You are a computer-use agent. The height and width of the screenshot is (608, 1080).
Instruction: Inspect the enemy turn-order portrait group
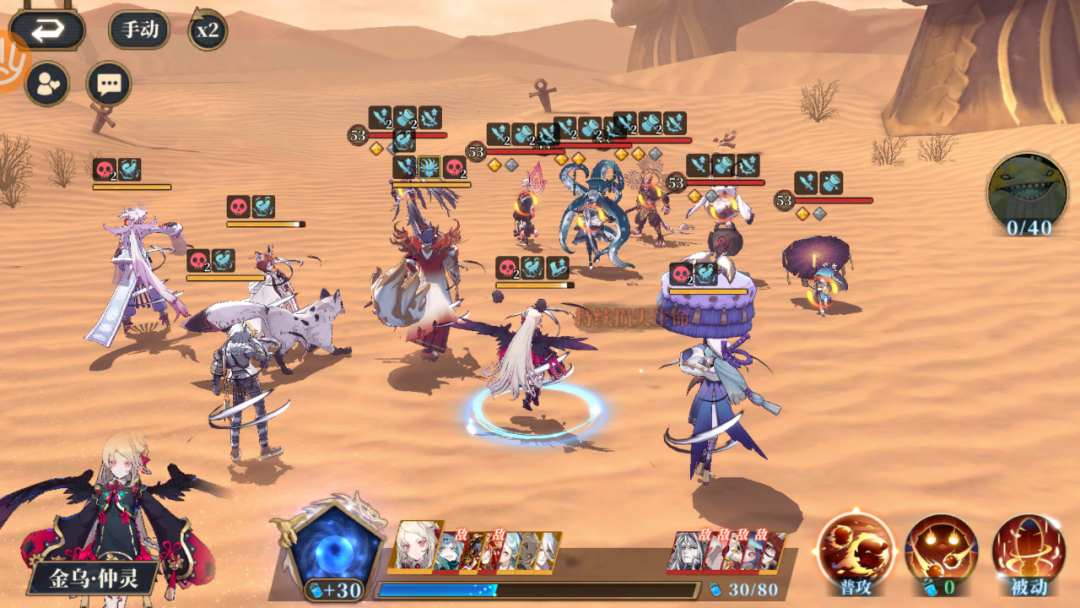point(725,551)
